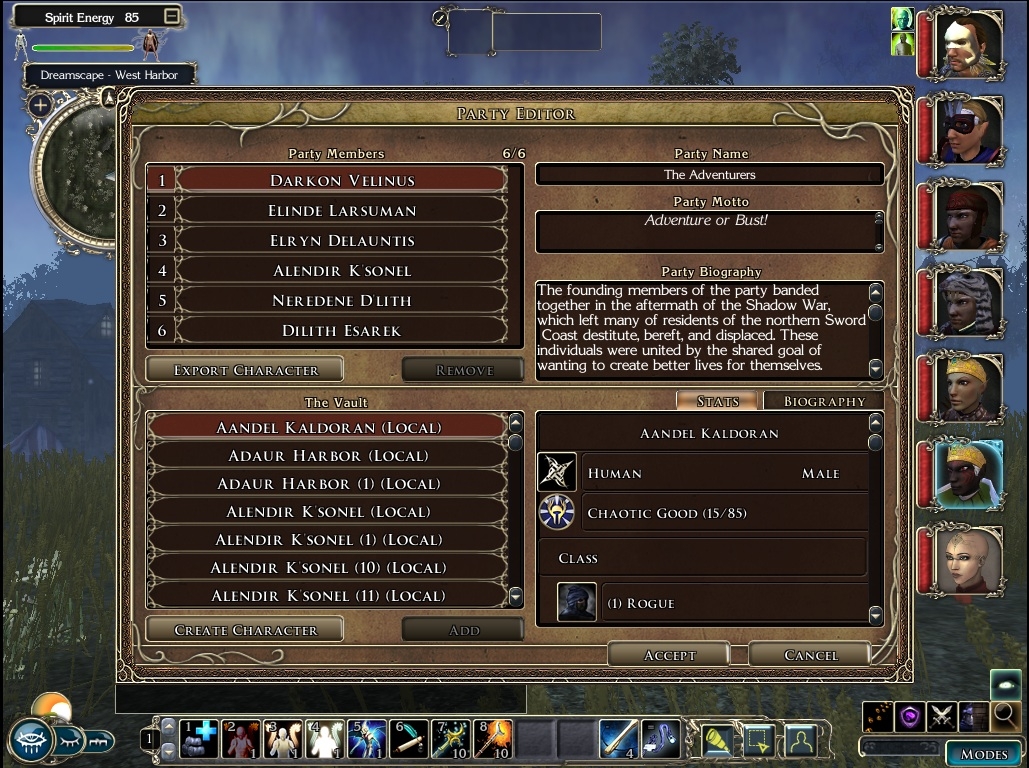Pick Alendir K'sonel (10) vault entry
This screenshot has width=1029, height=768.
pos(328,568)
